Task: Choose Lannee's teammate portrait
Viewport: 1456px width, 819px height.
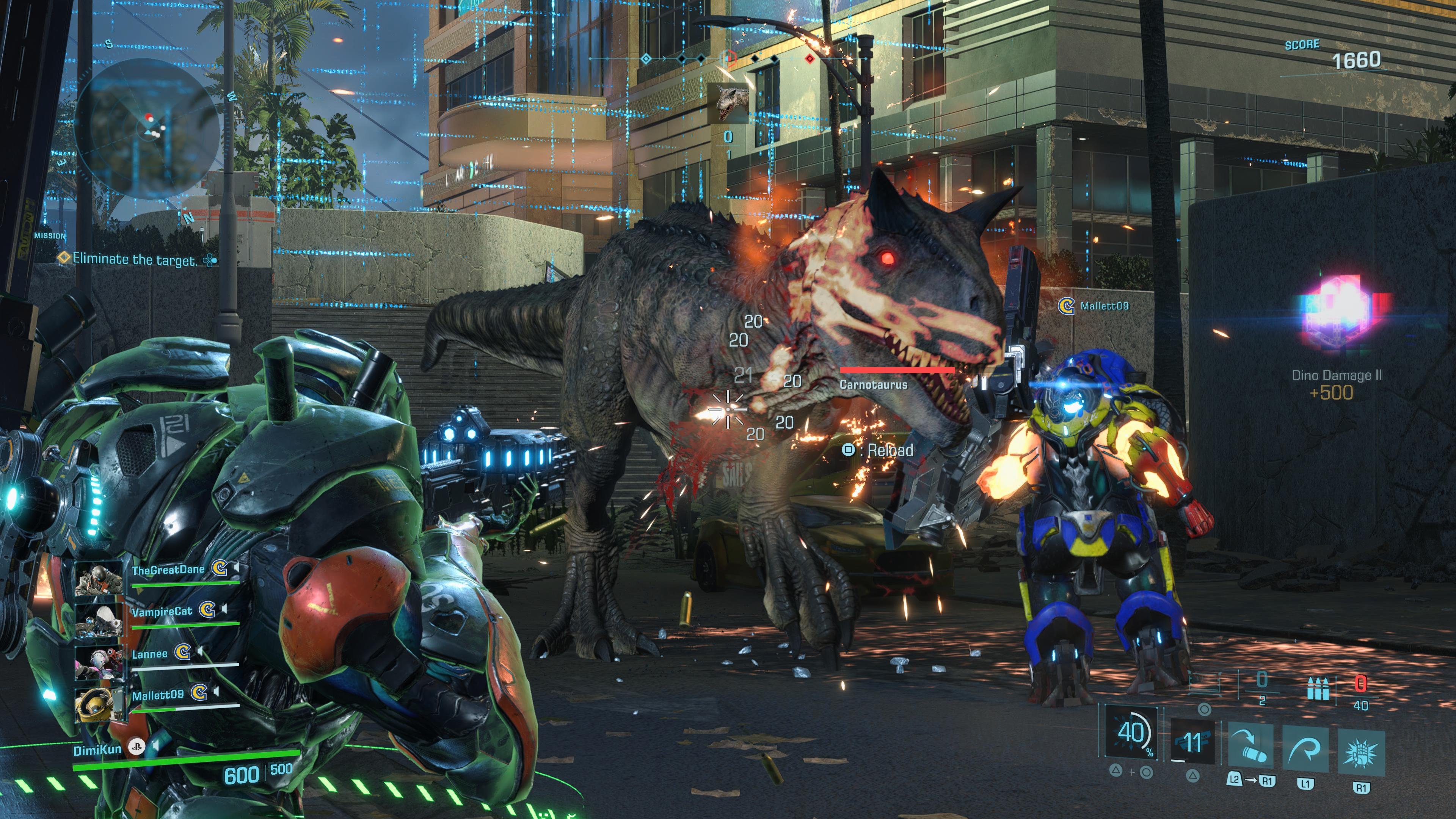Action: coord(99,664)
